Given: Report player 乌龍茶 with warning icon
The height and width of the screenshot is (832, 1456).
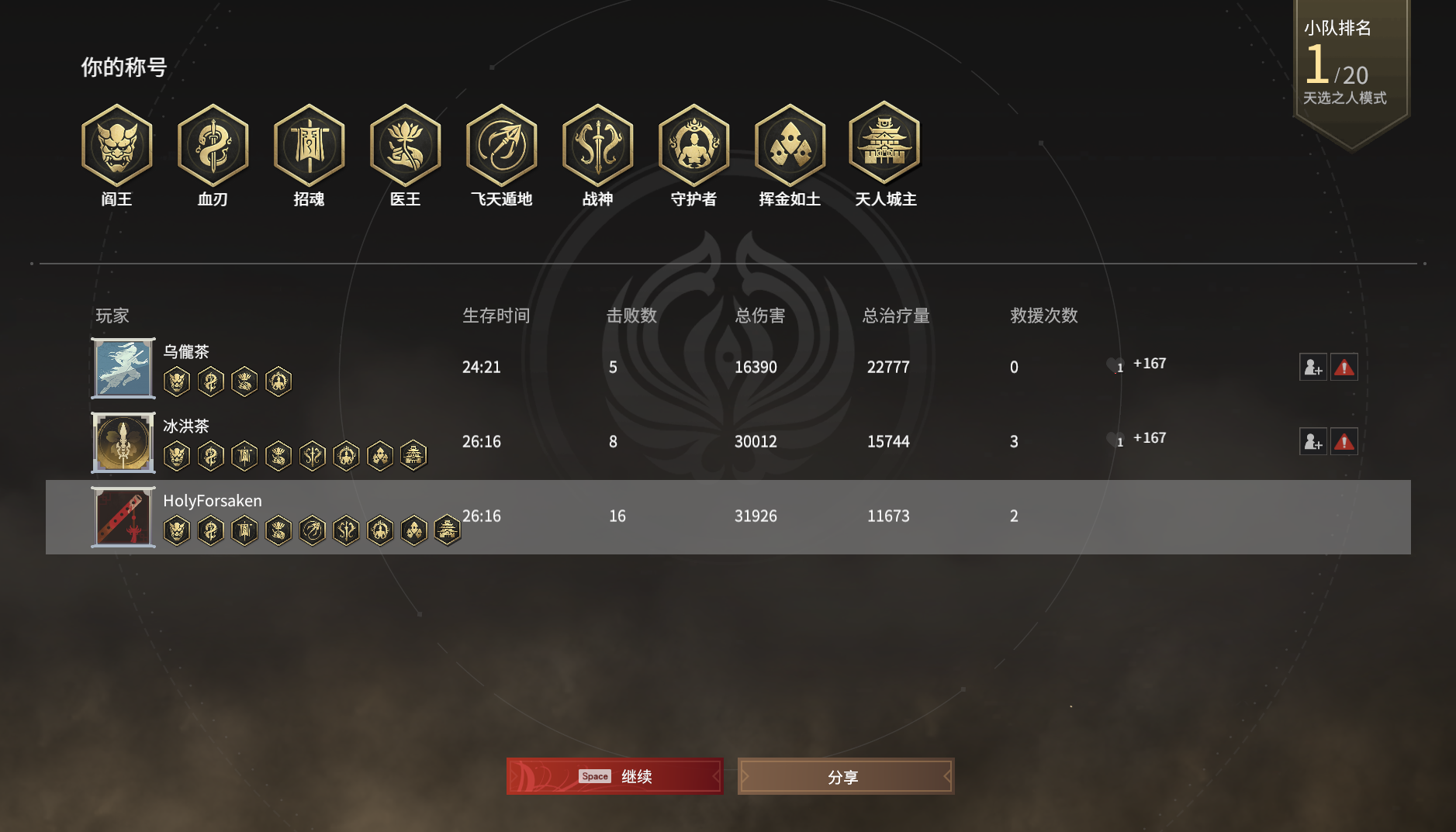Looking at the screenshot, I should click(1344, 367).
